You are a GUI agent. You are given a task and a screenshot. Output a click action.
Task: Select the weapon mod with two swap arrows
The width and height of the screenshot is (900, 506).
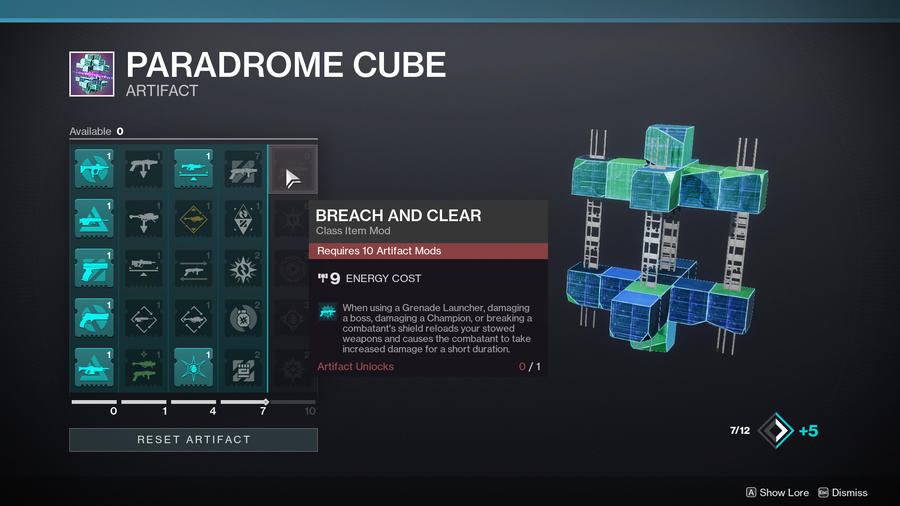[194, 268]
